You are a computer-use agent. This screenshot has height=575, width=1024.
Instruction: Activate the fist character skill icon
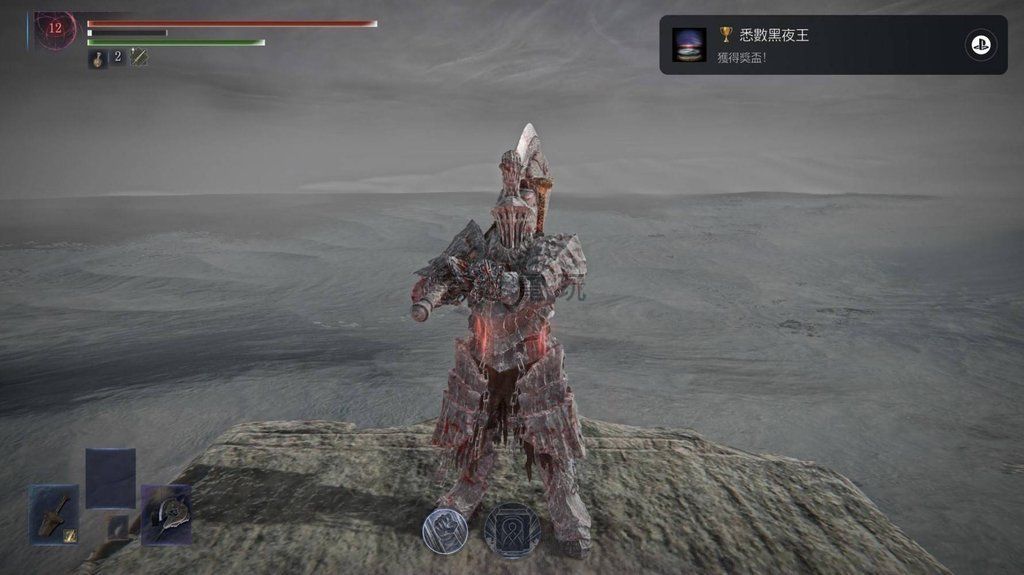point(443,530)
